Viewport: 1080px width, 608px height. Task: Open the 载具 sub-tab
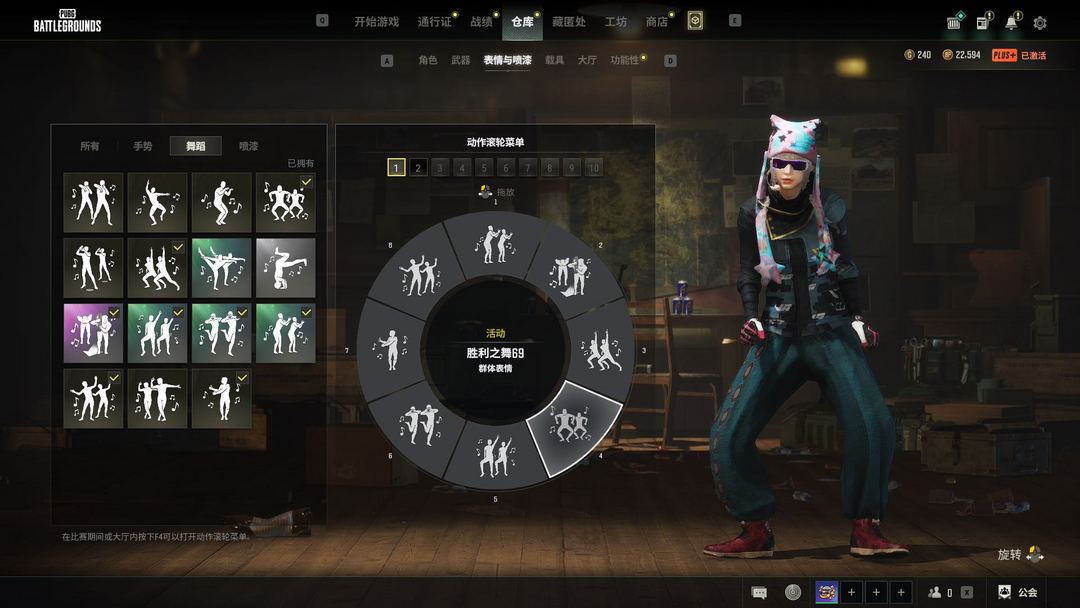(554, 60)
